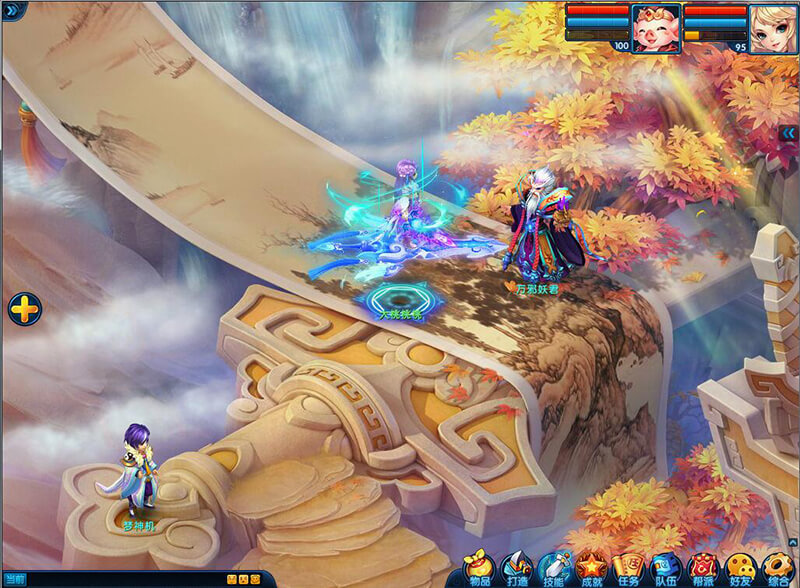Show the 成就 achievements screen
This screenshot has height=588, width=800.
point(590,568)
